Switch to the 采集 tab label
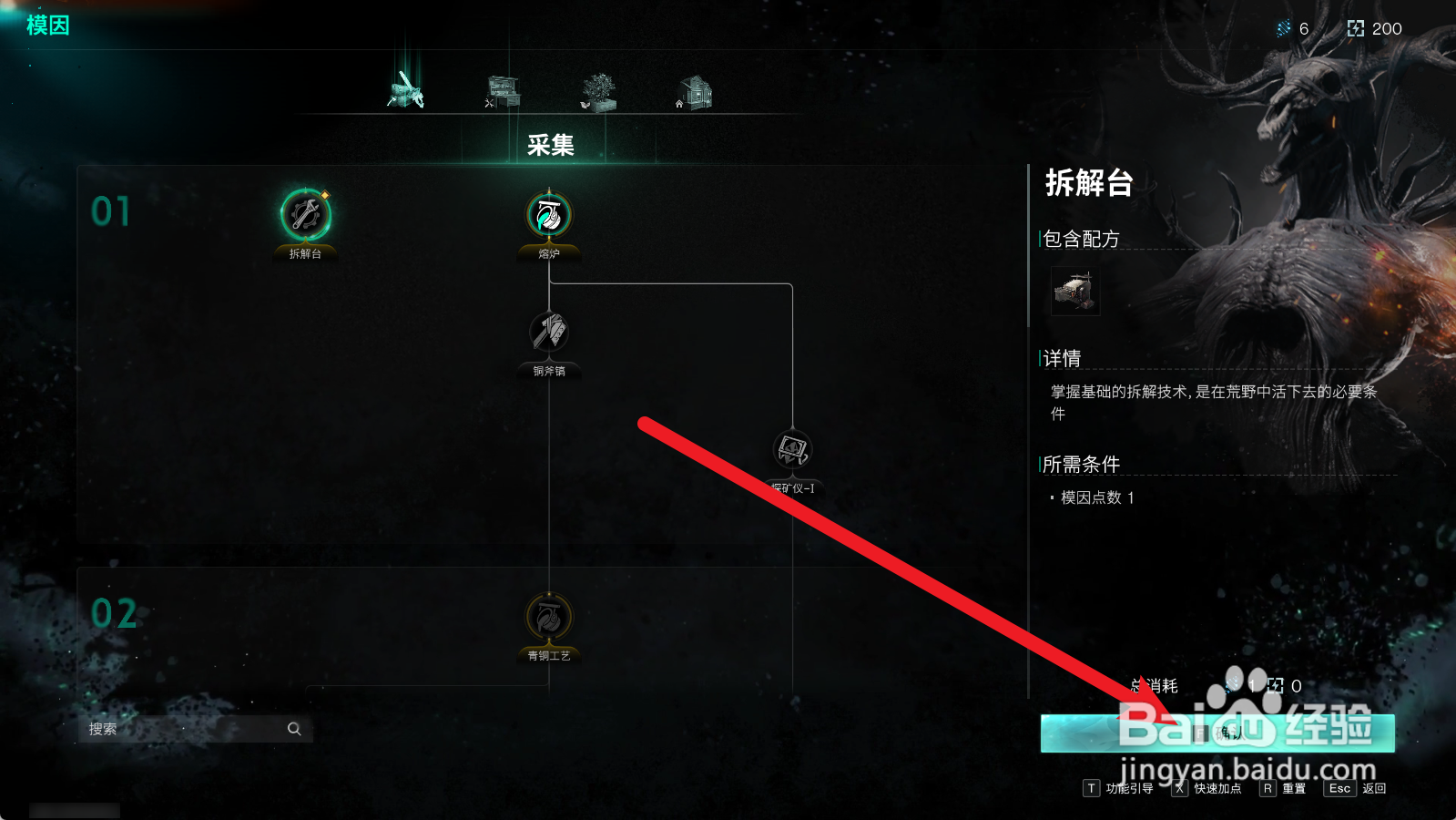 pyautogui.click(x=549, y=145)
